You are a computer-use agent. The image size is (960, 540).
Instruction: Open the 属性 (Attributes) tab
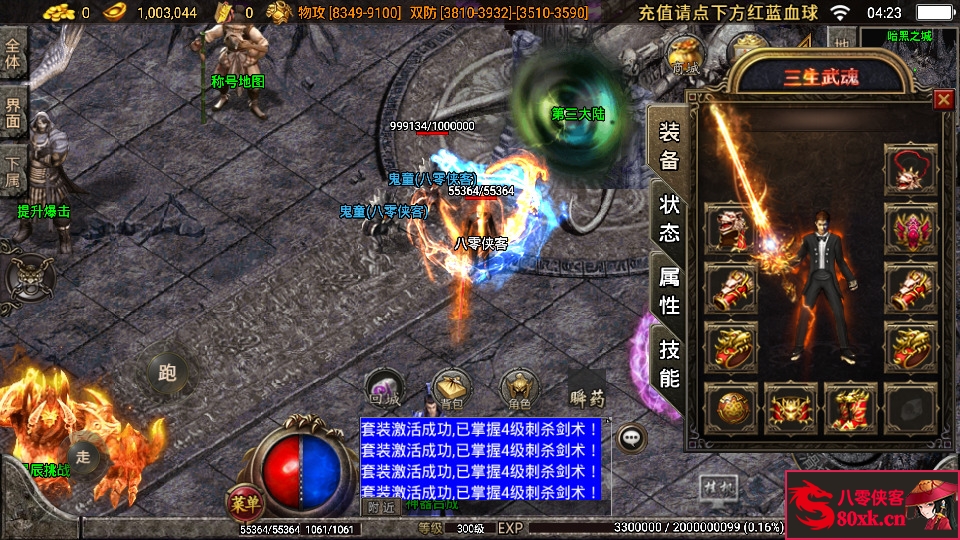tap(669, 291)
